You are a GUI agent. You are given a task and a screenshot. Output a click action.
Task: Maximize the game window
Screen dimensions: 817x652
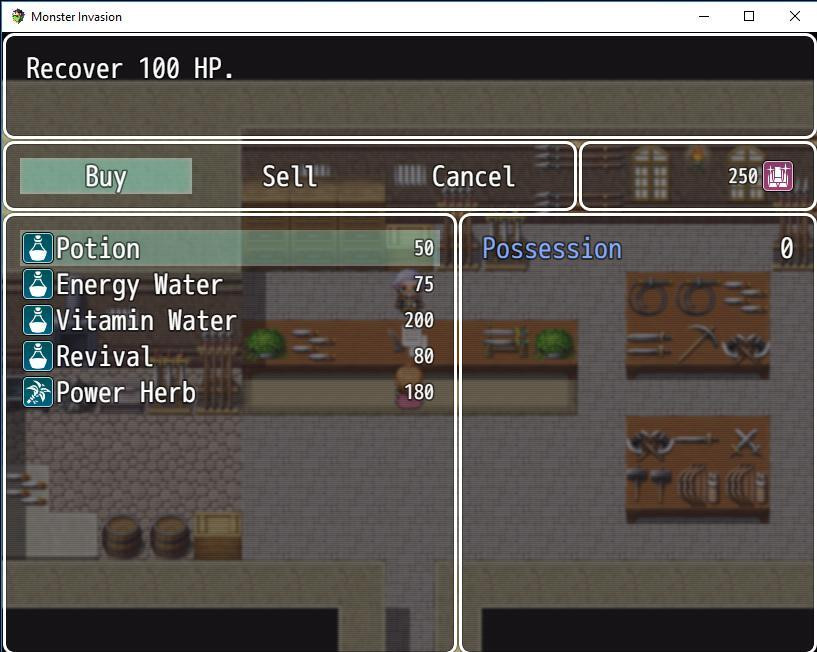[749, 16]
